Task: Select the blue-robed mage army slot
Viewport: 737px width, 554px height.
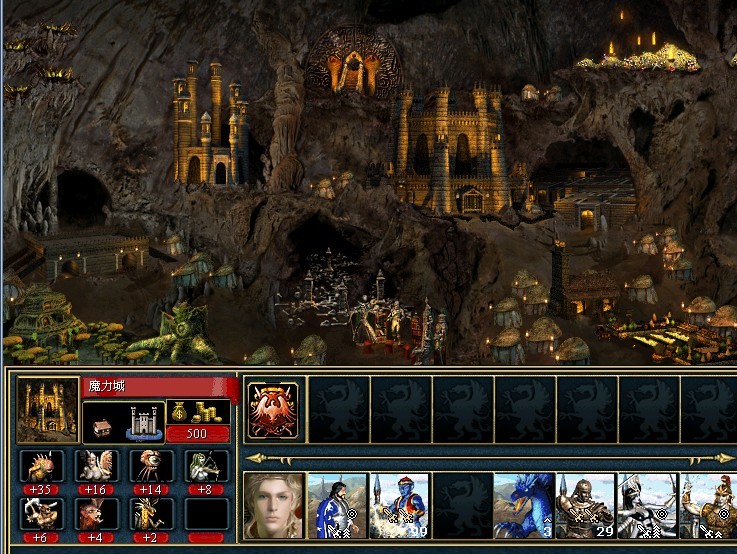Action: click(x=337, y=506)
